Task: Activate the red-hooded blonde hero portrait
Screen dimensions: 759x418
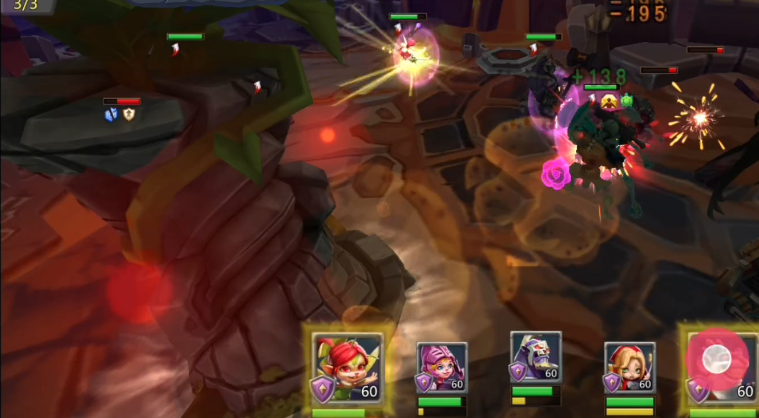Action: tap(629, 367)
